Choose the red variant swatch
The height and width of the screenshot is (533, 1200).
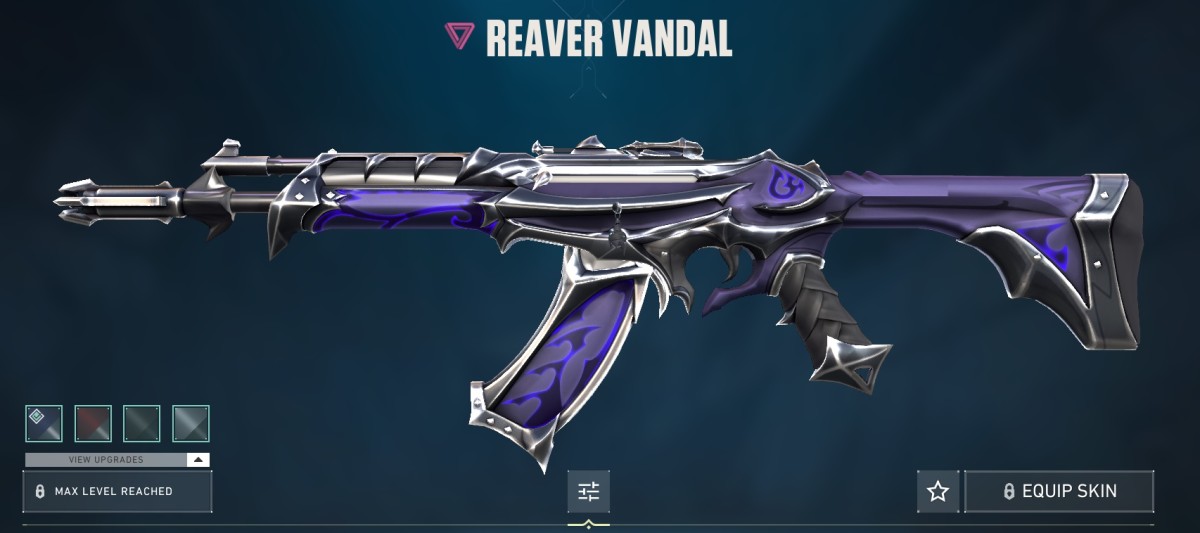click(93, 423)
